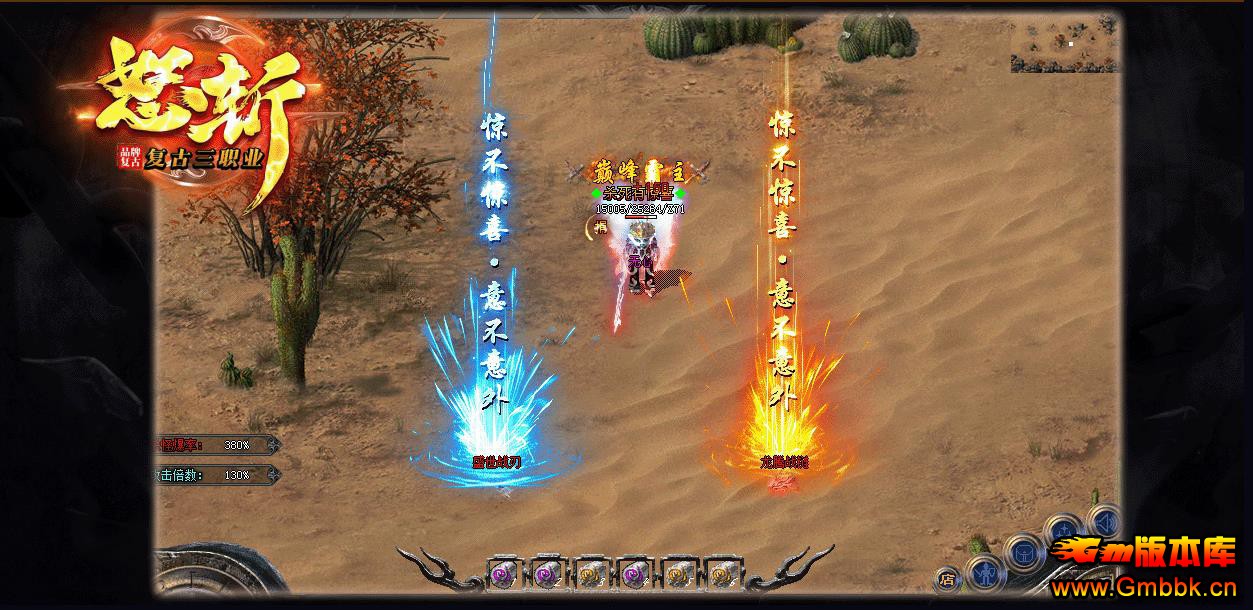Click the minimap in the corner

pyautogui.click(x=1064, y=44)
